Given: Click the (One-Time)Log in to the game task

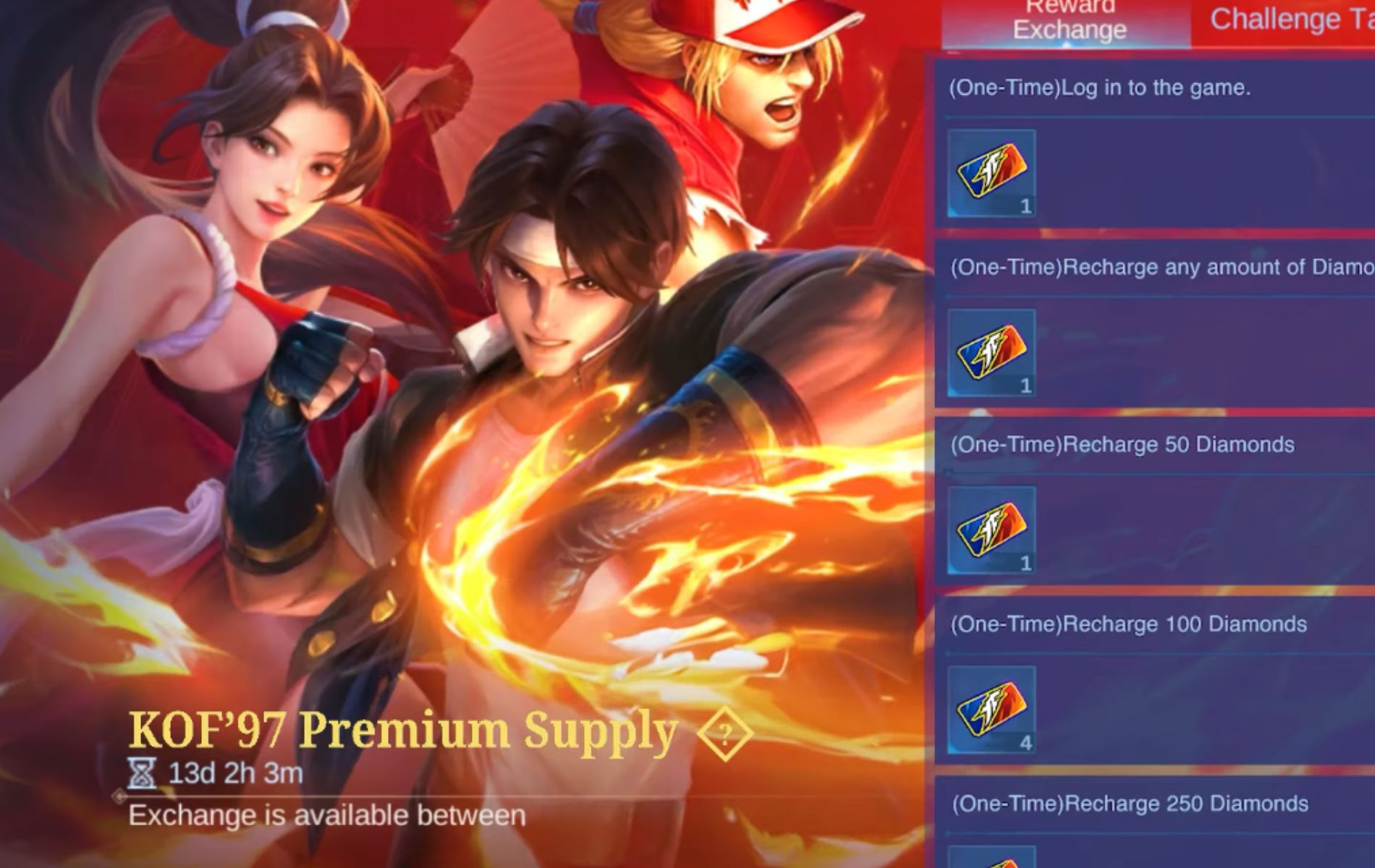Looking at the screenshot, I should tap(1100, 88).
